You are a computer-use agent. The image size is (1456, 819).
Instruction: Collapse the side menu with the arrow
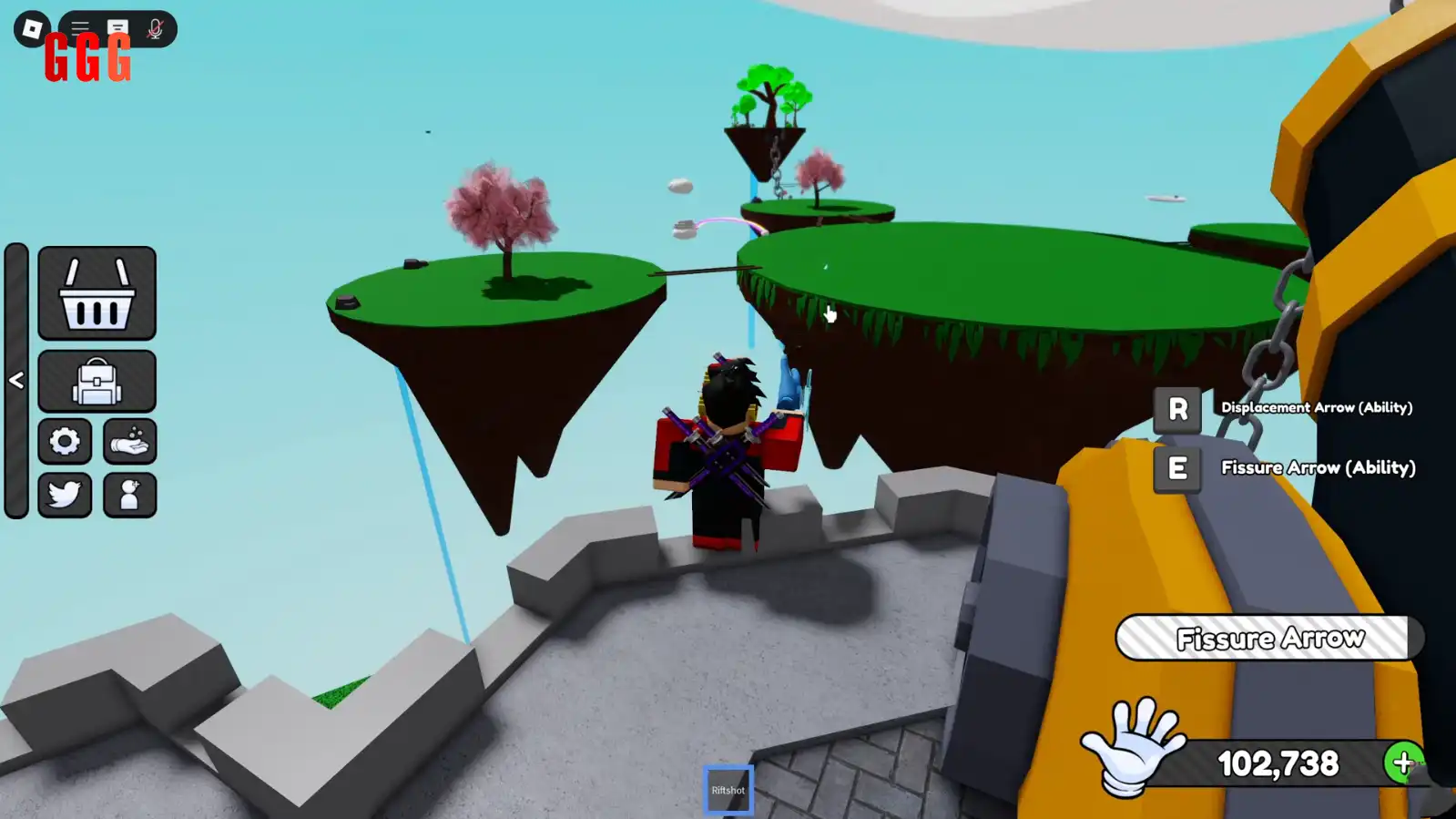coord(16,380)
